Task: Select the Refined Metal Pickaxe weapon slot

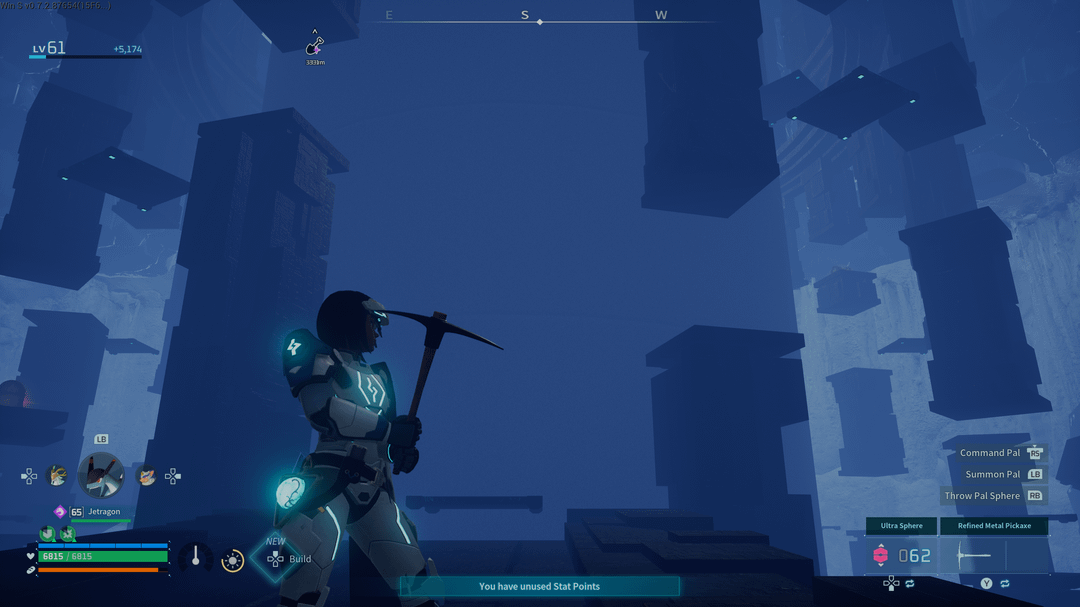Action: point(994,526)
